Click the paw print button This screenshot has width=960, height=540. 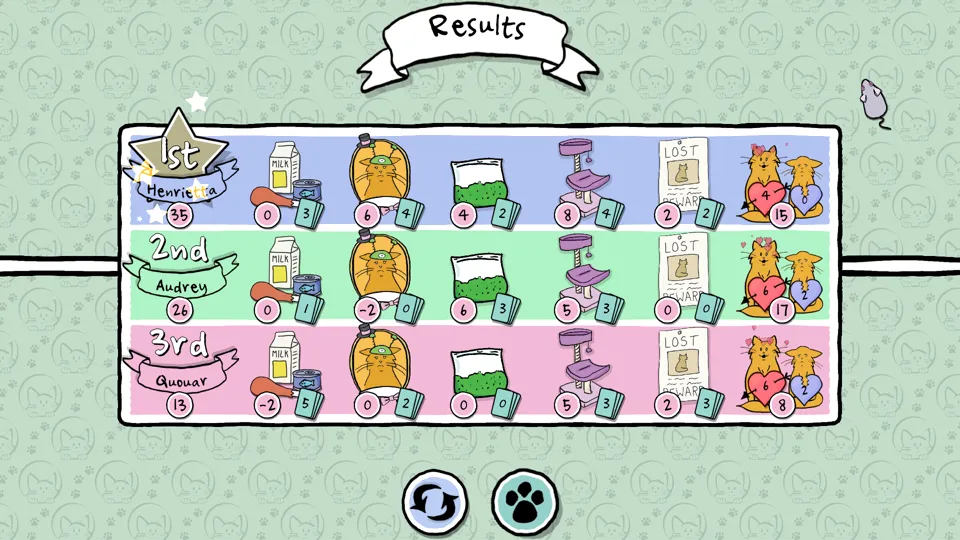click(x=525, y=501)
